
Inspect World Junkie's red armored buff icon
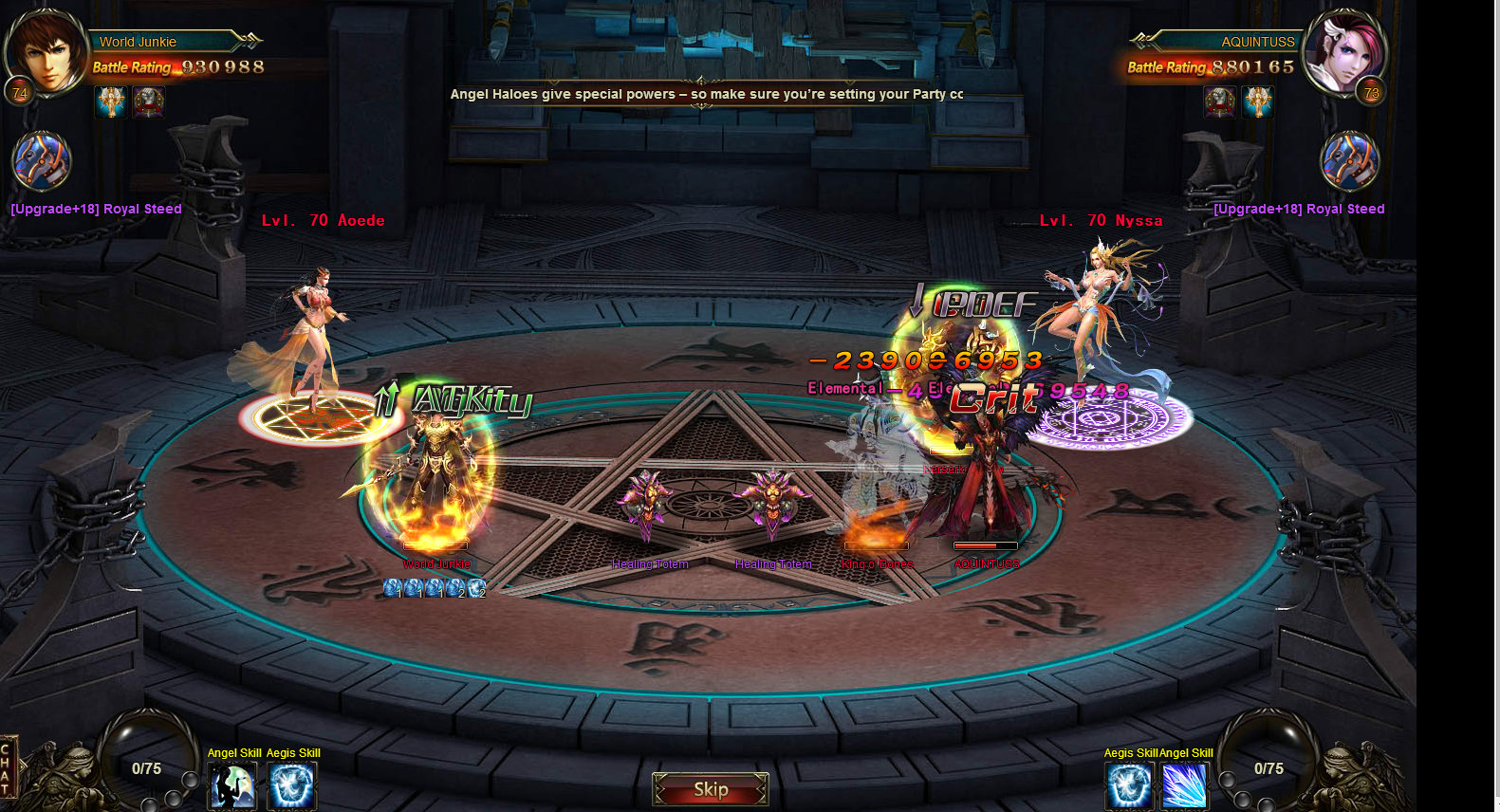pyautogui.click(x=148, y=101)
